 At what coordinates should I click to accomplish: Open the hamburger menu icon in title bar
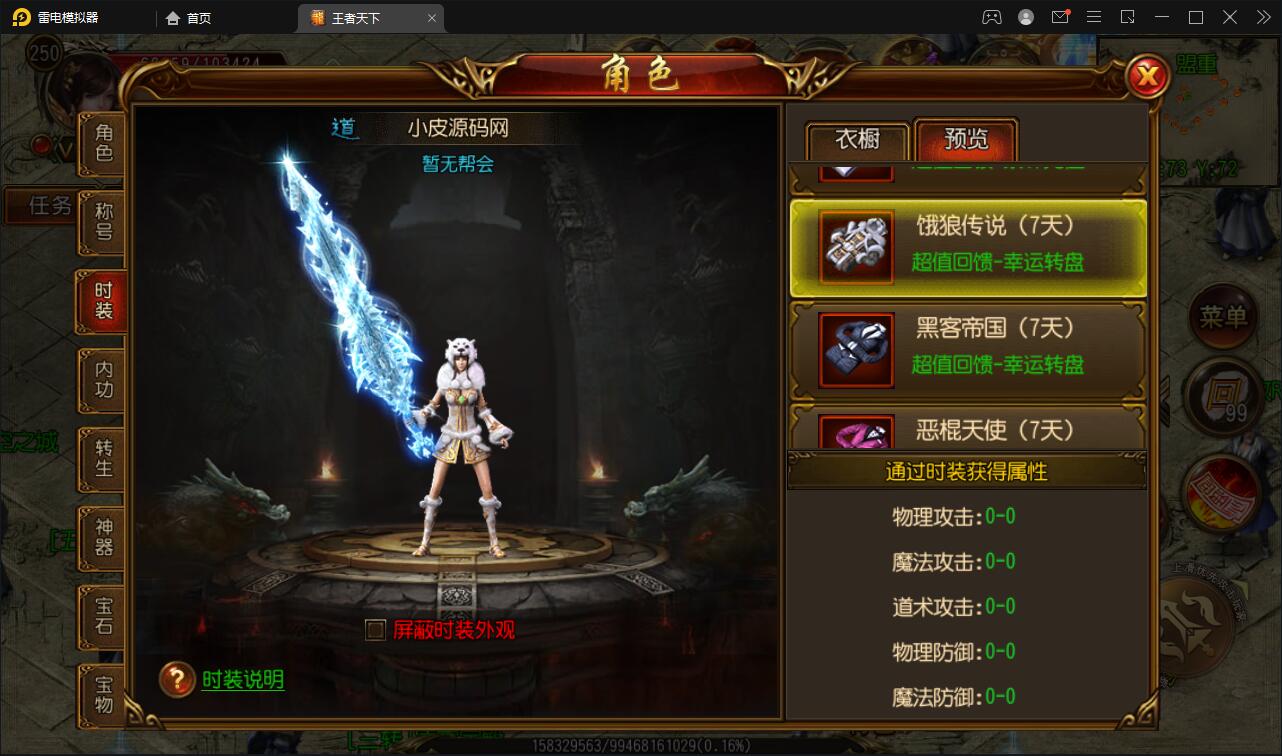[1094, 16]
